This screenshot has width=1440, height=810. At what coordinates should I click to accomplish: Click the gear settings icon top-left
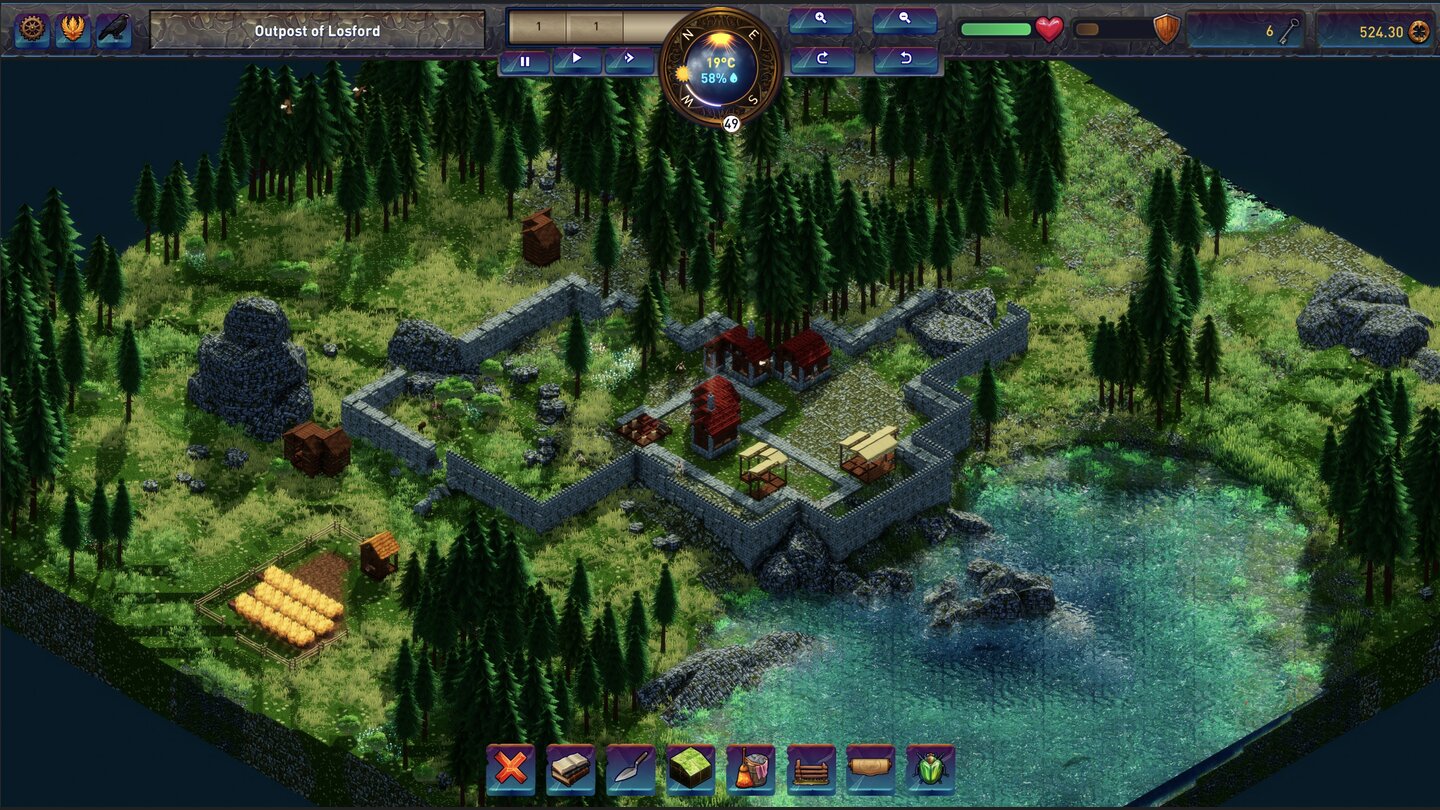(30, 30)
